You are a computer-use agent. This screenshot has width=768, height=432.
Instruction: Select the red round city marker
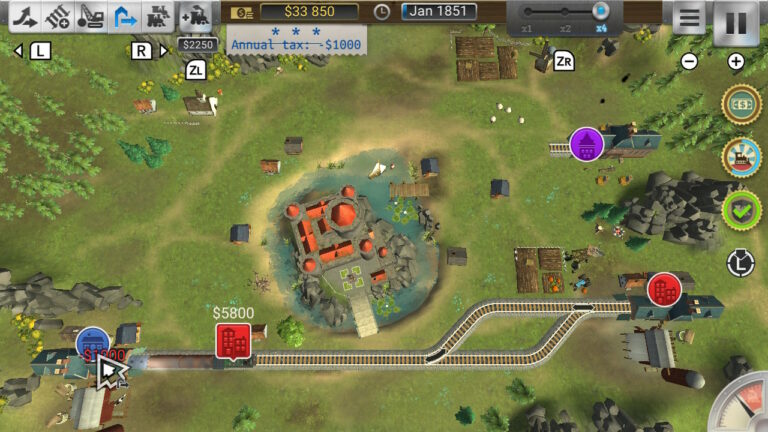tap(664, 290)
